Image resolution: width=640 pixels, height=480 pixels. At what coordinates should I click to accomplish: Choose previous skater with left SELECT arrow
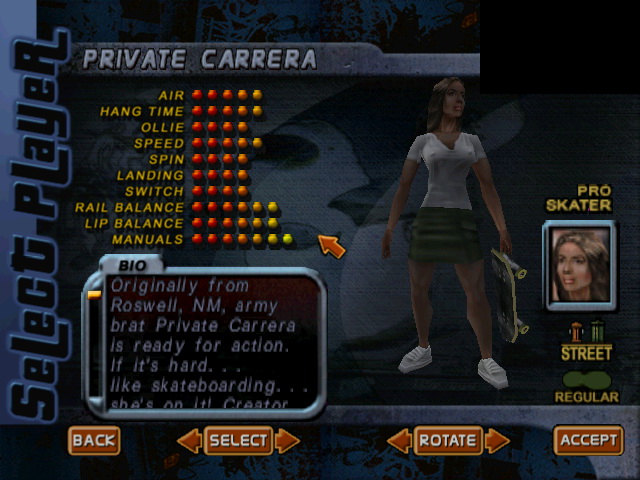(188, 440)
